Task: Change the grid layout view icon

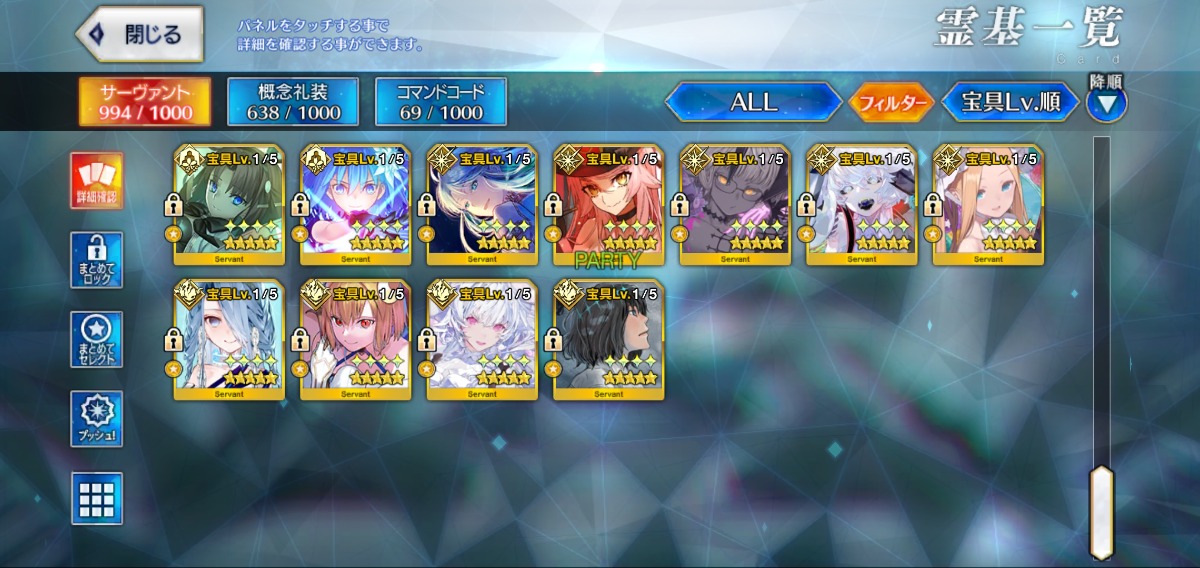Action: point(97,498)
